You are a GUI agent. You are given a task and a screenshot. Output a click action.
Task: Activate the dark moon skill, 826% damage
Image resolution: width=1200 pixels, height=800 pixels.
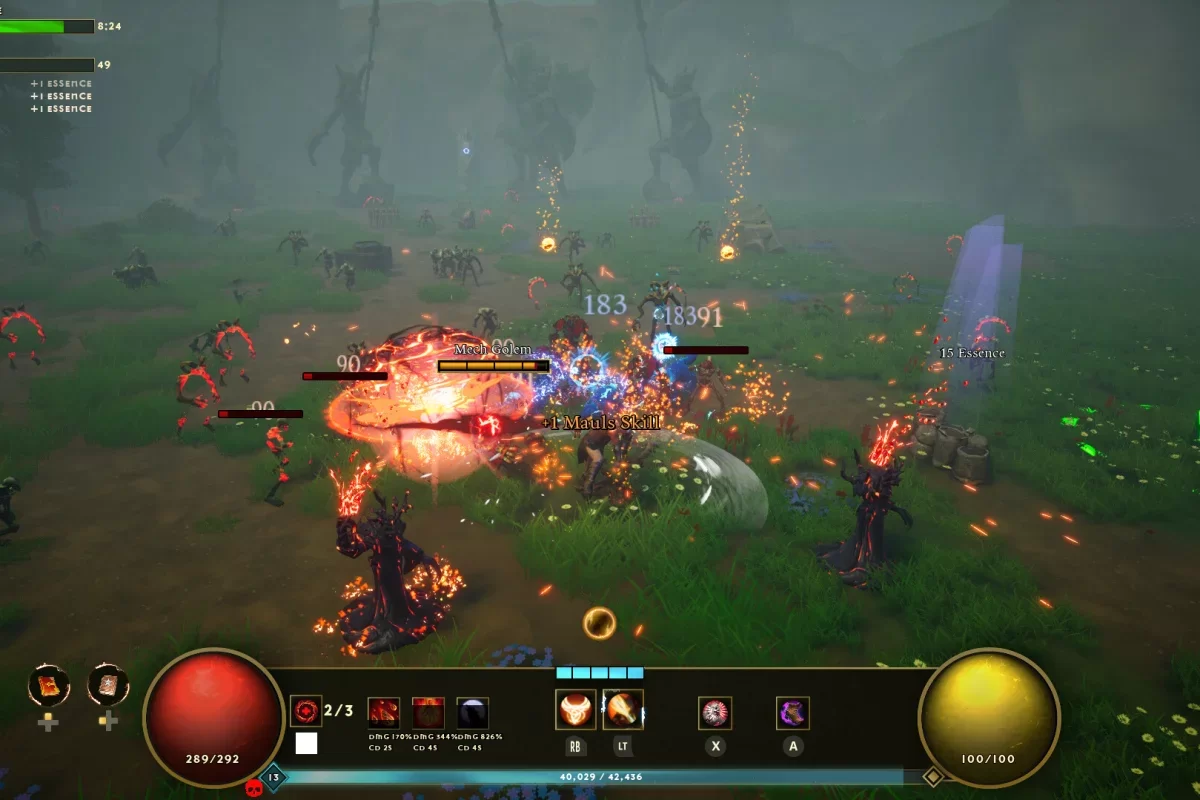[x=472, y=713]
